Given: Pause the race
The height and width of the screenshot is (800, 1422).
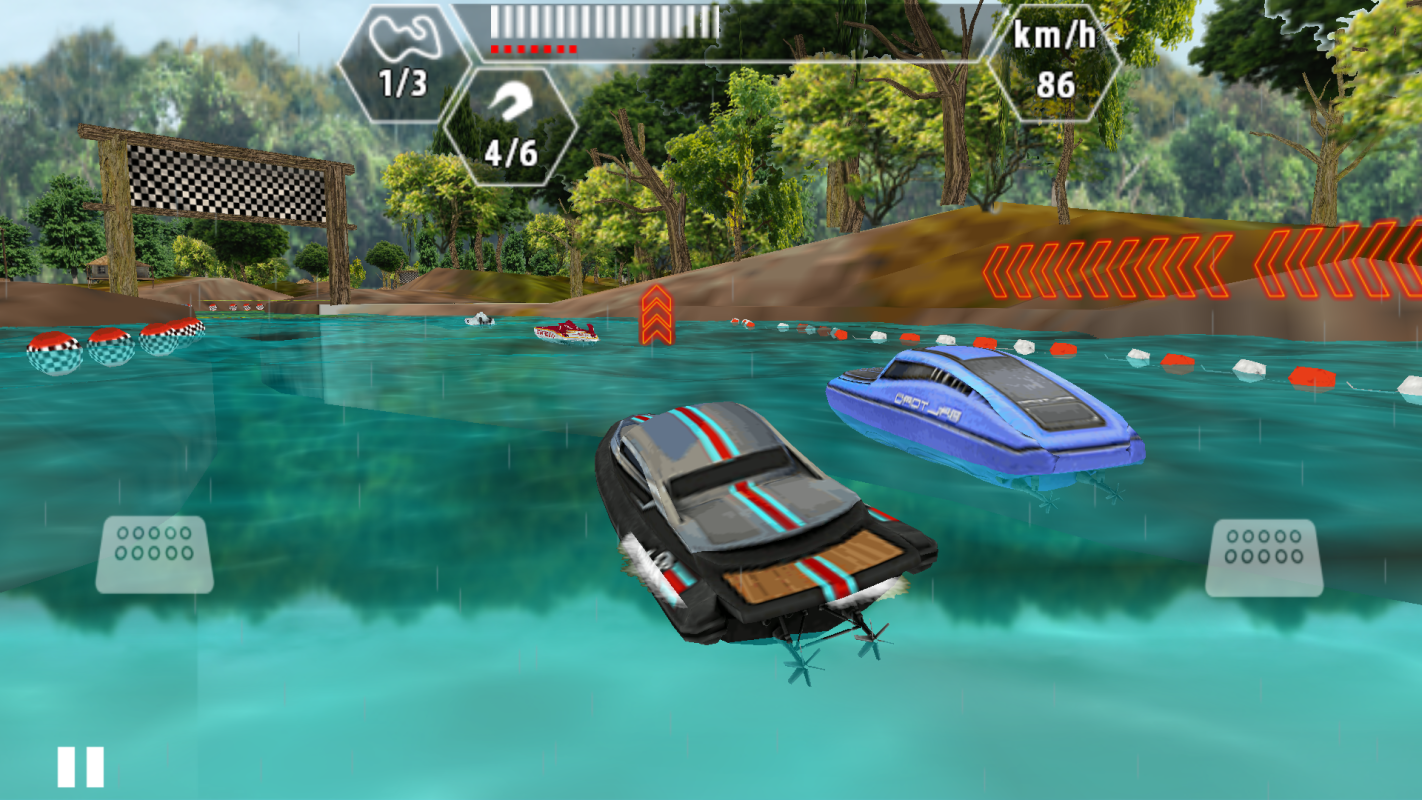Looking at the screenshot, I should [80, 767].
